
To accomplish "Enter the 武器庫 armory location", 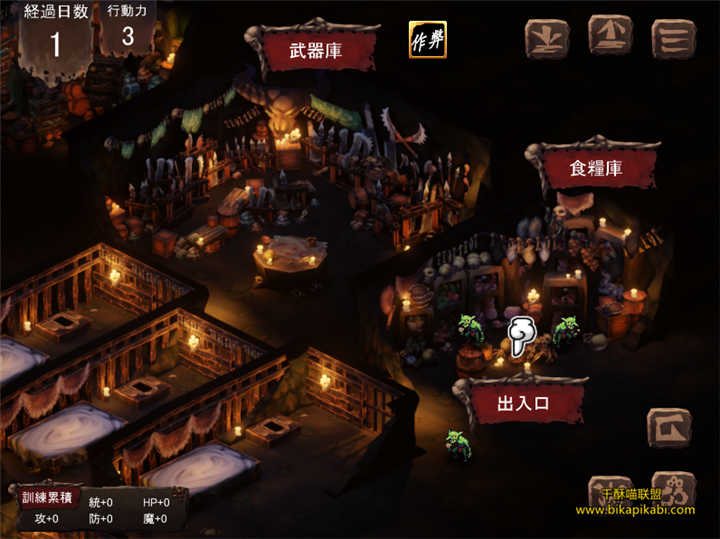I will coord(318,50).
